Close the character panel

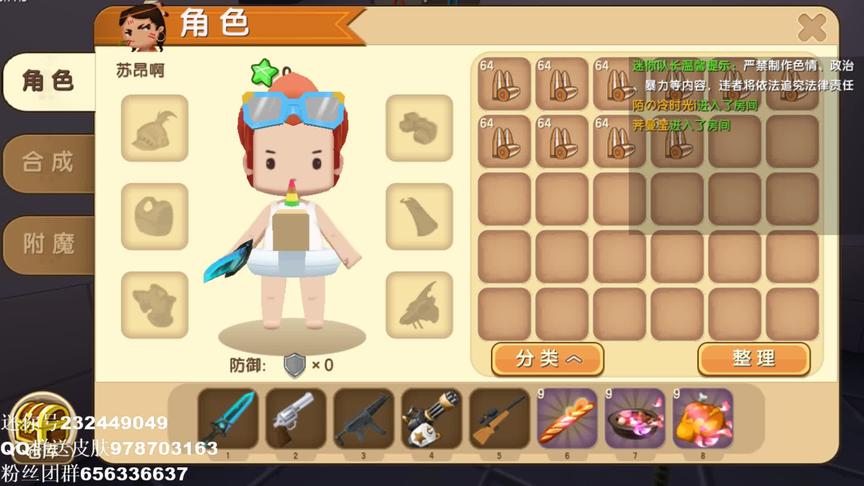[x=811, y=28]
